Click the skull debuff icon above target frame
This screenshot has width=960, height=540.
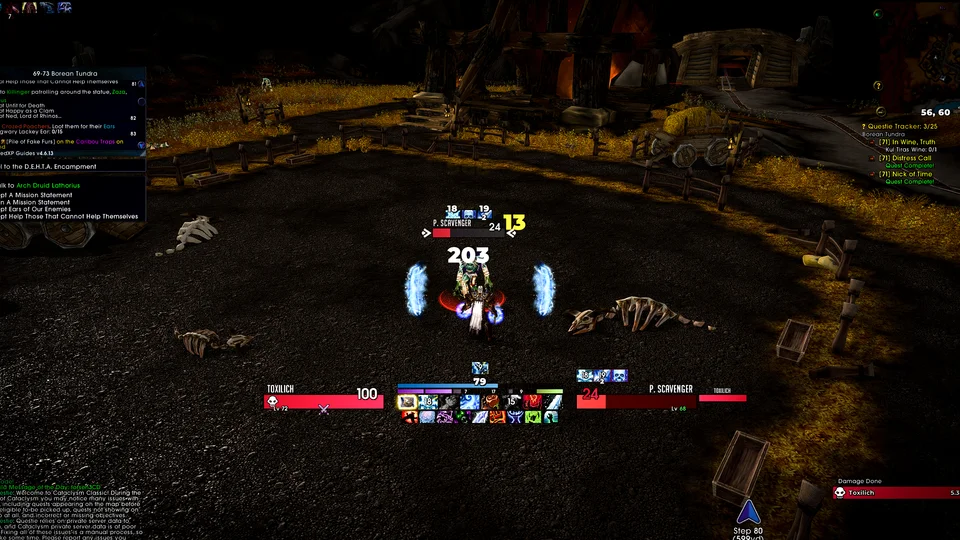pyautogui.click(x=619, y=376)
